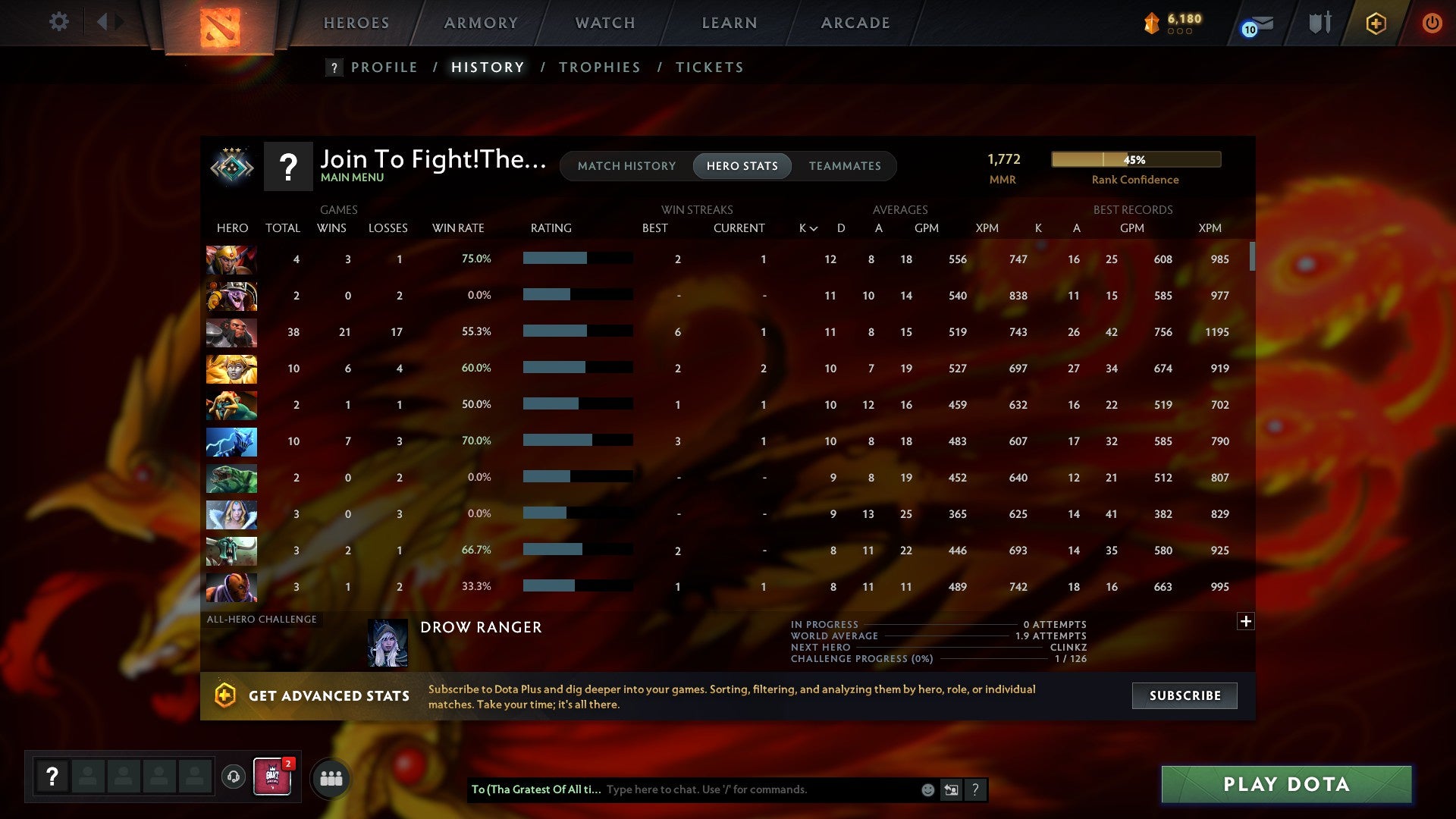Expand the All-Hero Challenge plus control
The width and height of the screenshot is (1456, 819).
[x=1245, y=621]
